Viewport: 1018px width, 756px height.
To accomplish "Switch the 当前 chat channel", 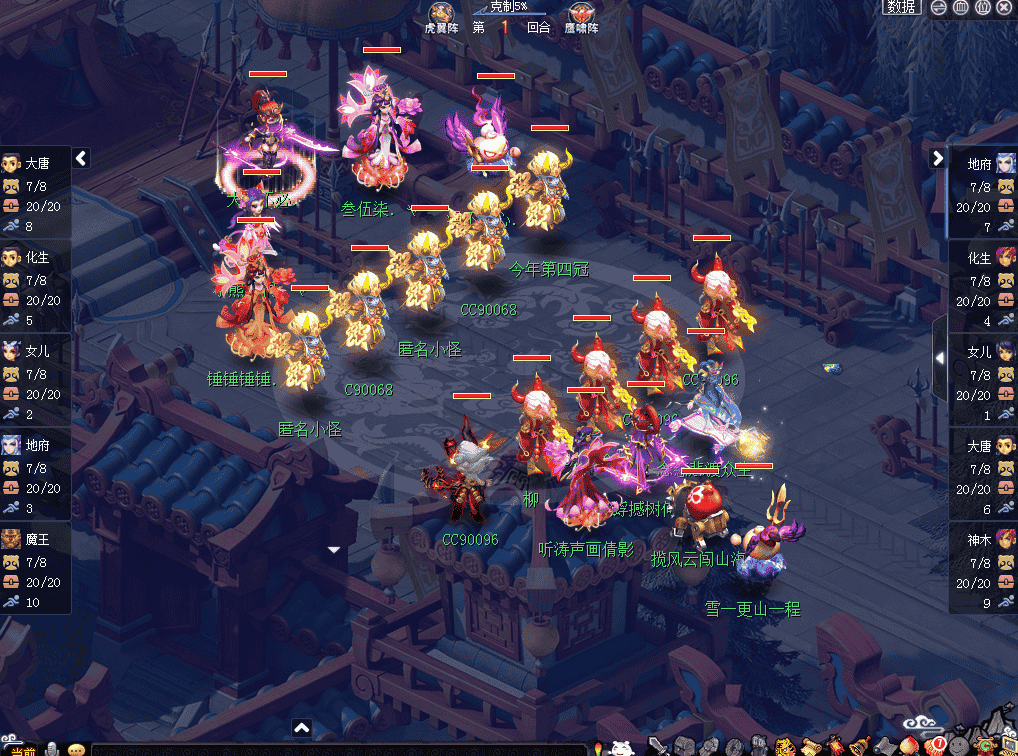I will point(22,750).
